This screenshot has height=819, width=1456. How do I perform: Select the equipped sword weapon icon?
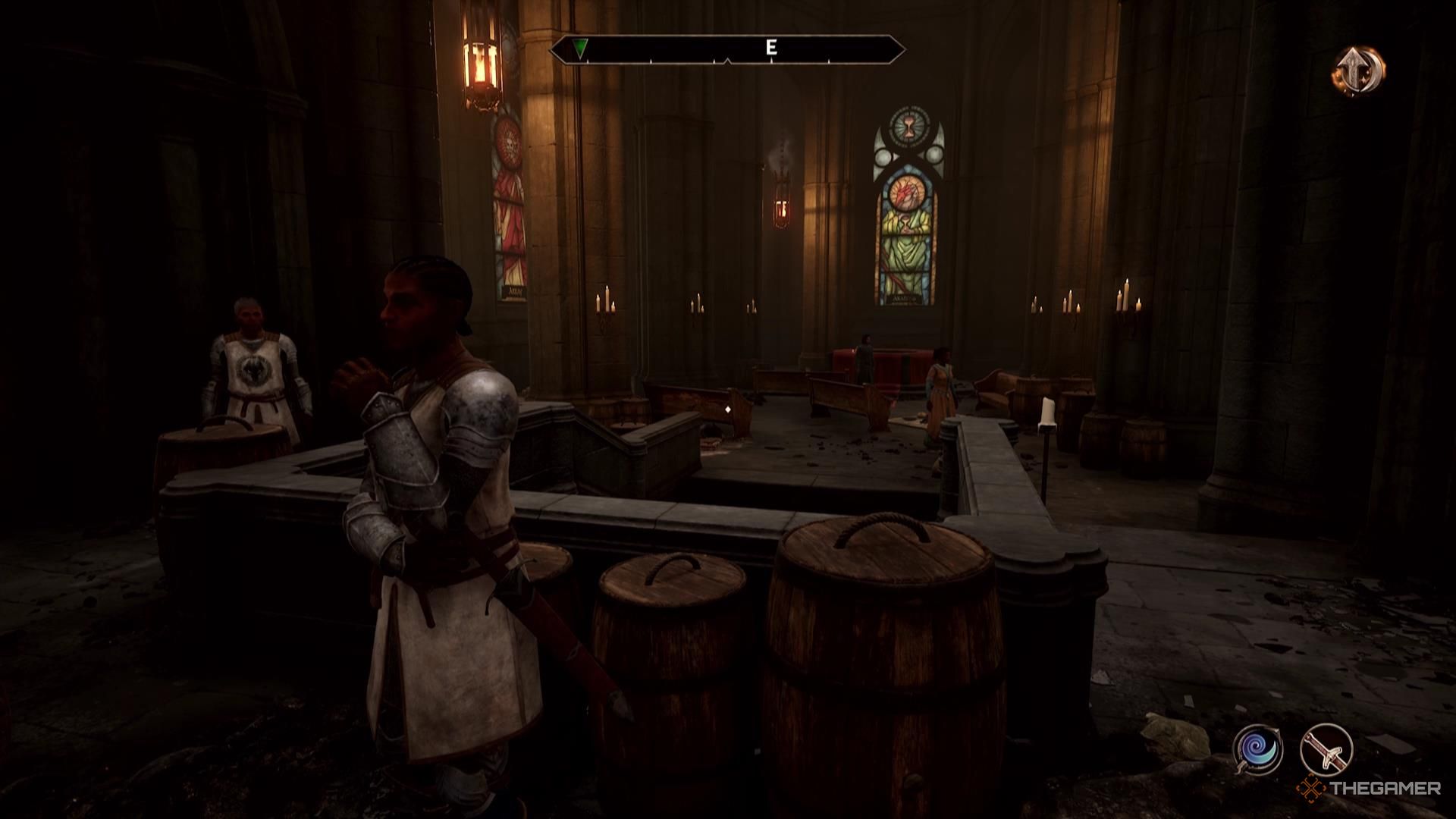1326,750
